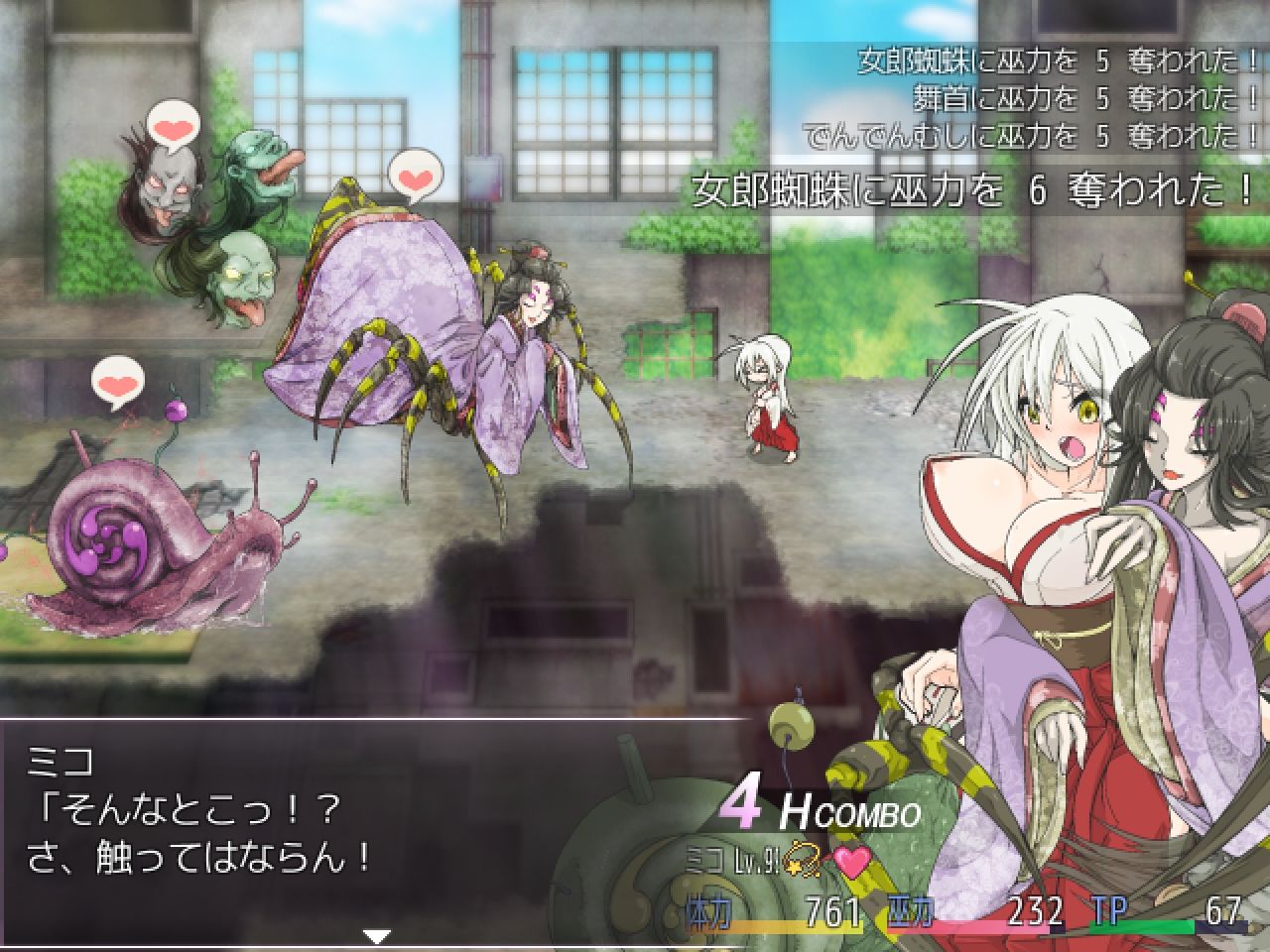Click the dialogue advance triangle at the bottom
This screenshot has width=1270, height=952.
point(375,934)
